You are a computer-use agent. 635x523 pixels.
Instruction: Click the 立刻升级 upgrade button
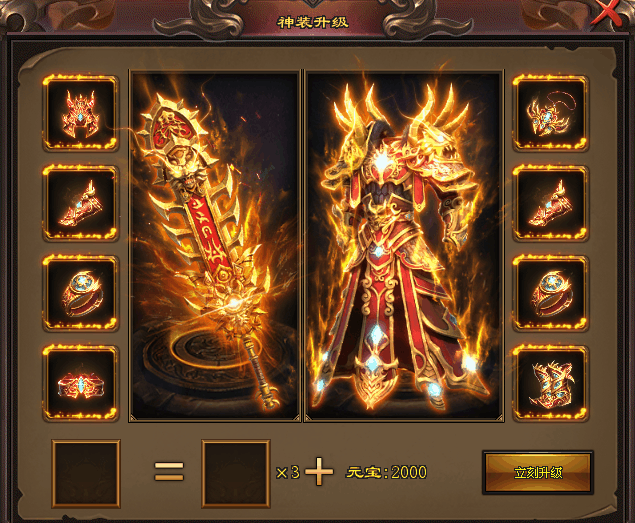[537, 472]
